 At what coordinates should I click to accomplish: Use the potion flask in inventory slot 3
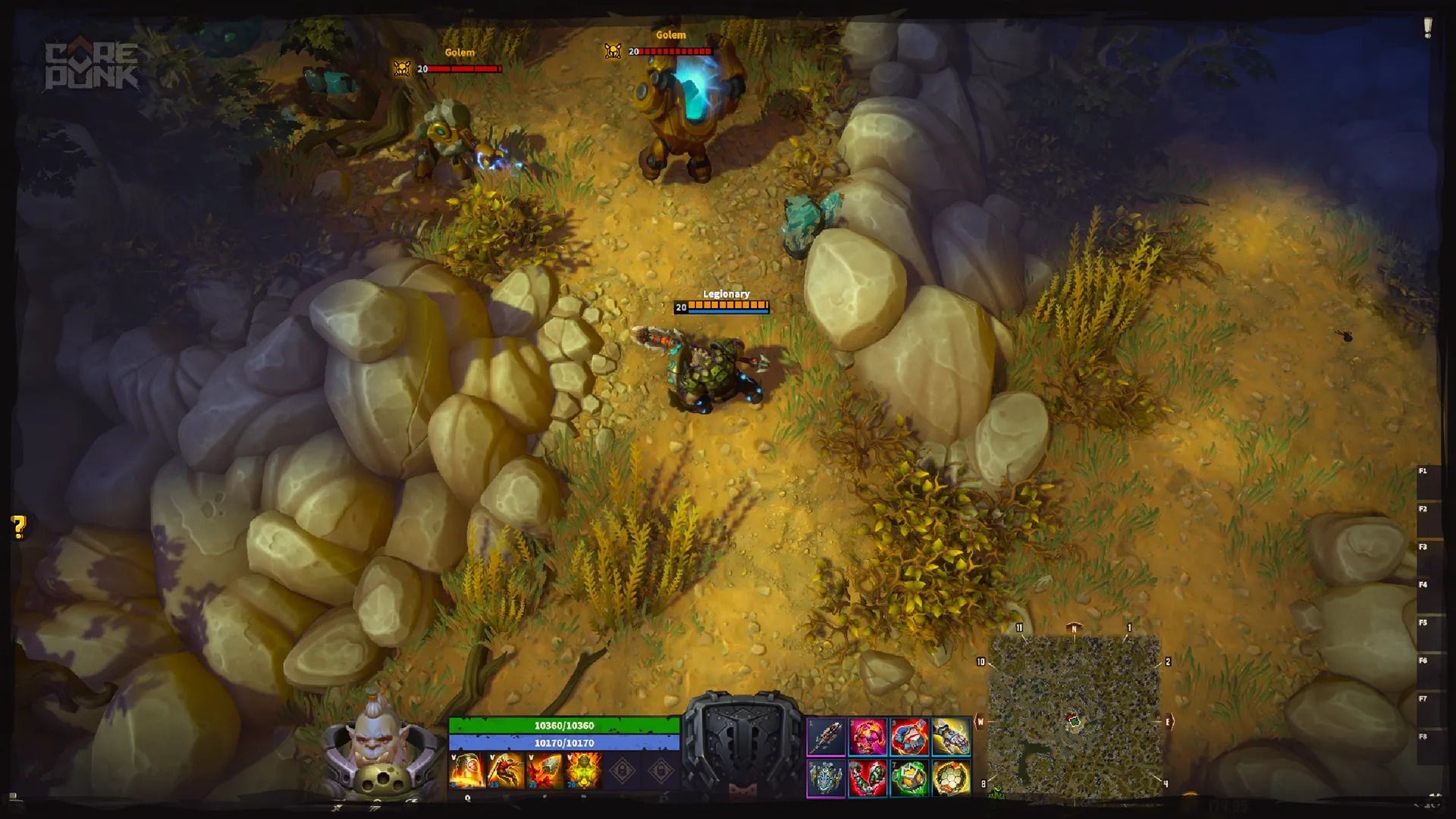click(908, 737)
